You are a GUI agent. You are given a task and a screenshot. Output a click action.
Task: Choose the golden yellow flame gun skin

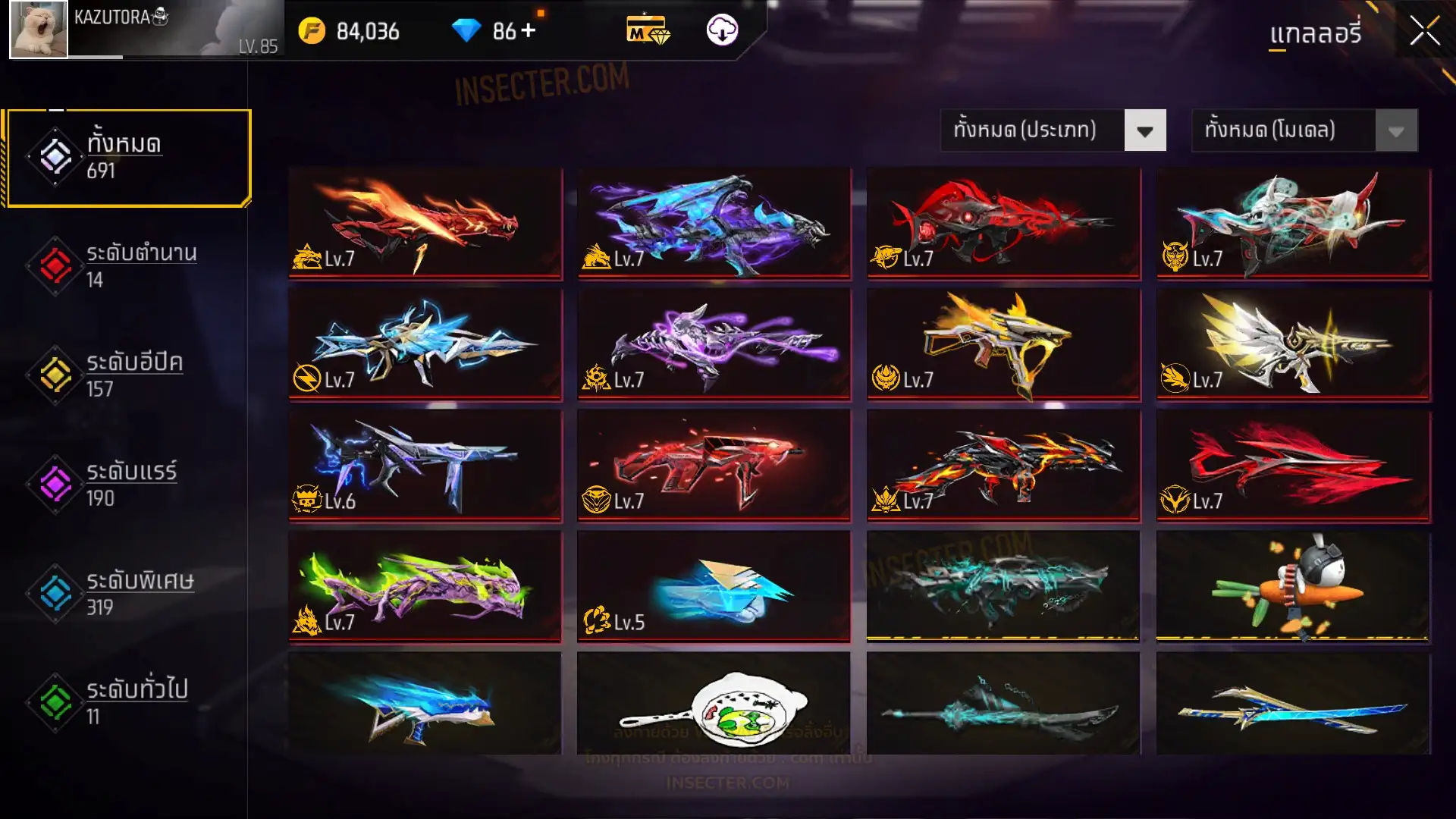pyautogui.click(x=1003, y=344)
